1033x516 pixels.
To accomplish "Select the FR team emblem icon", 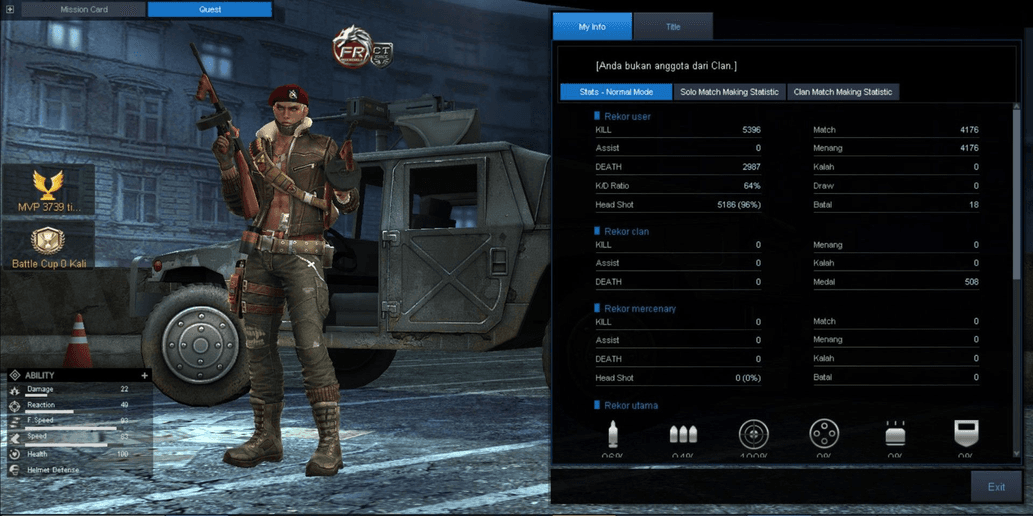I will 352,50.
